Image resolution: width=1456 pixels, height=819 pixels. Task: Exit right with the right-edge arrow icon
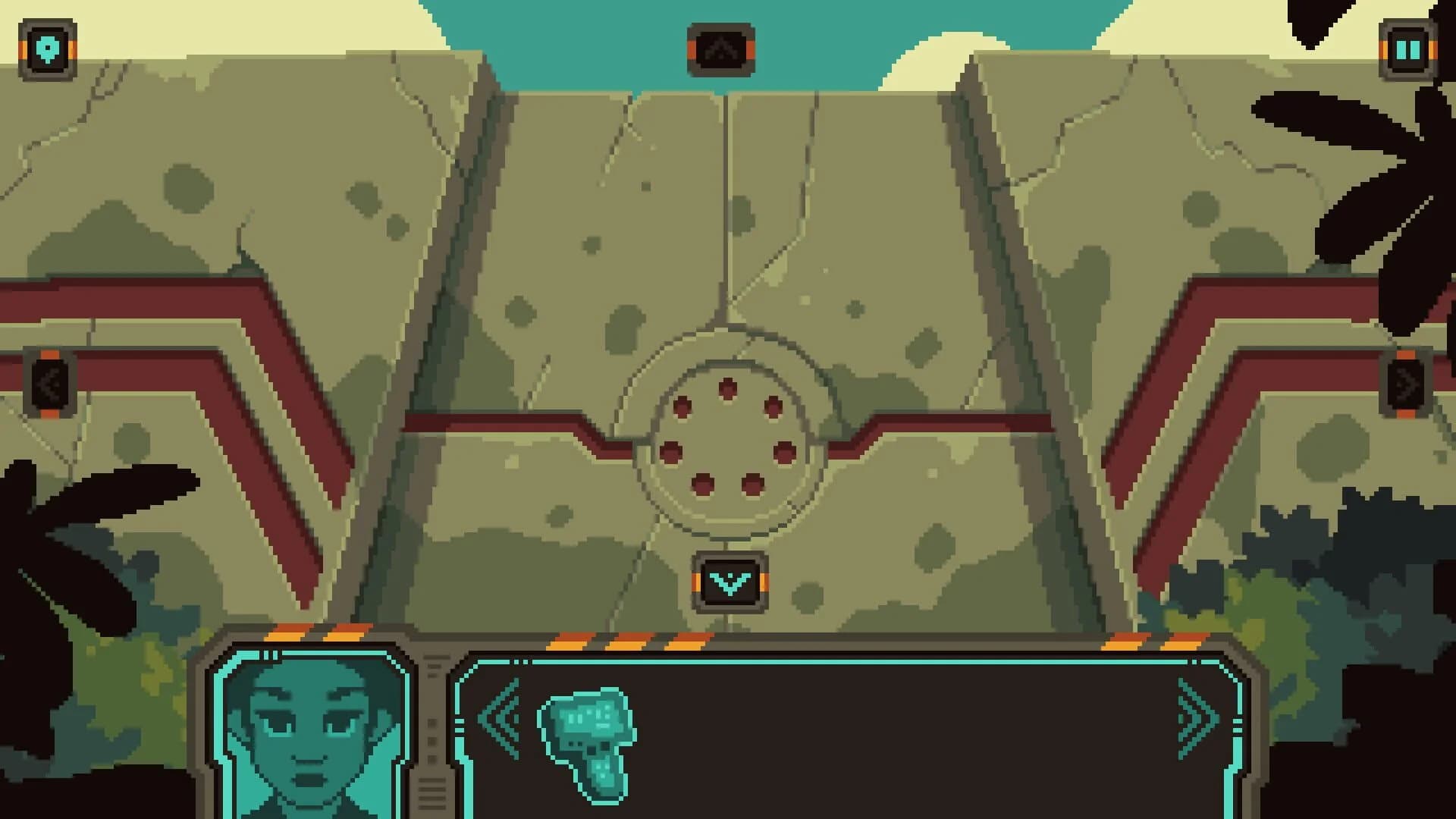click(1408, 383)
